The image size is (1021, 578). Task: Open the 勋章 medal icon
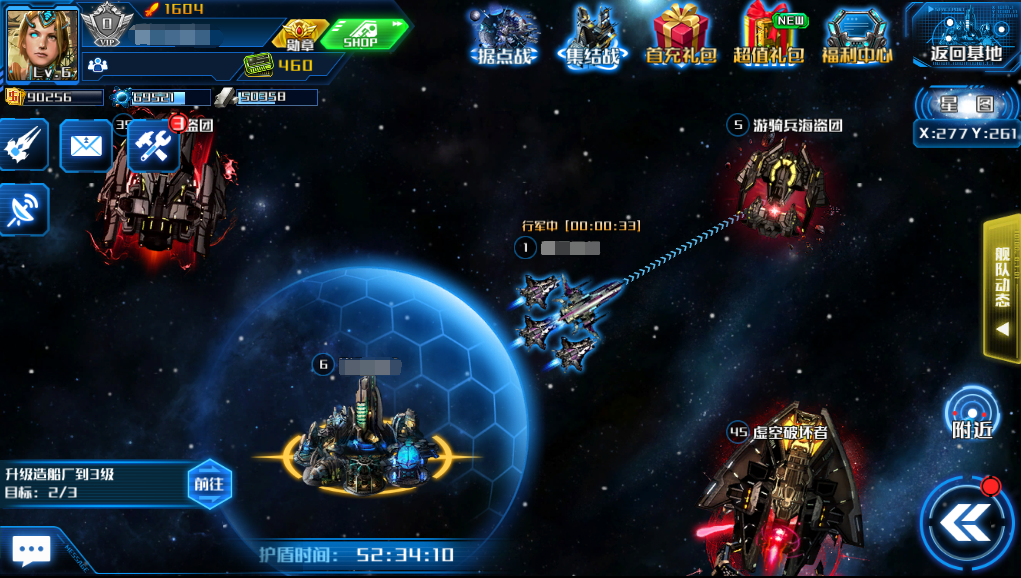click(296, 36)
